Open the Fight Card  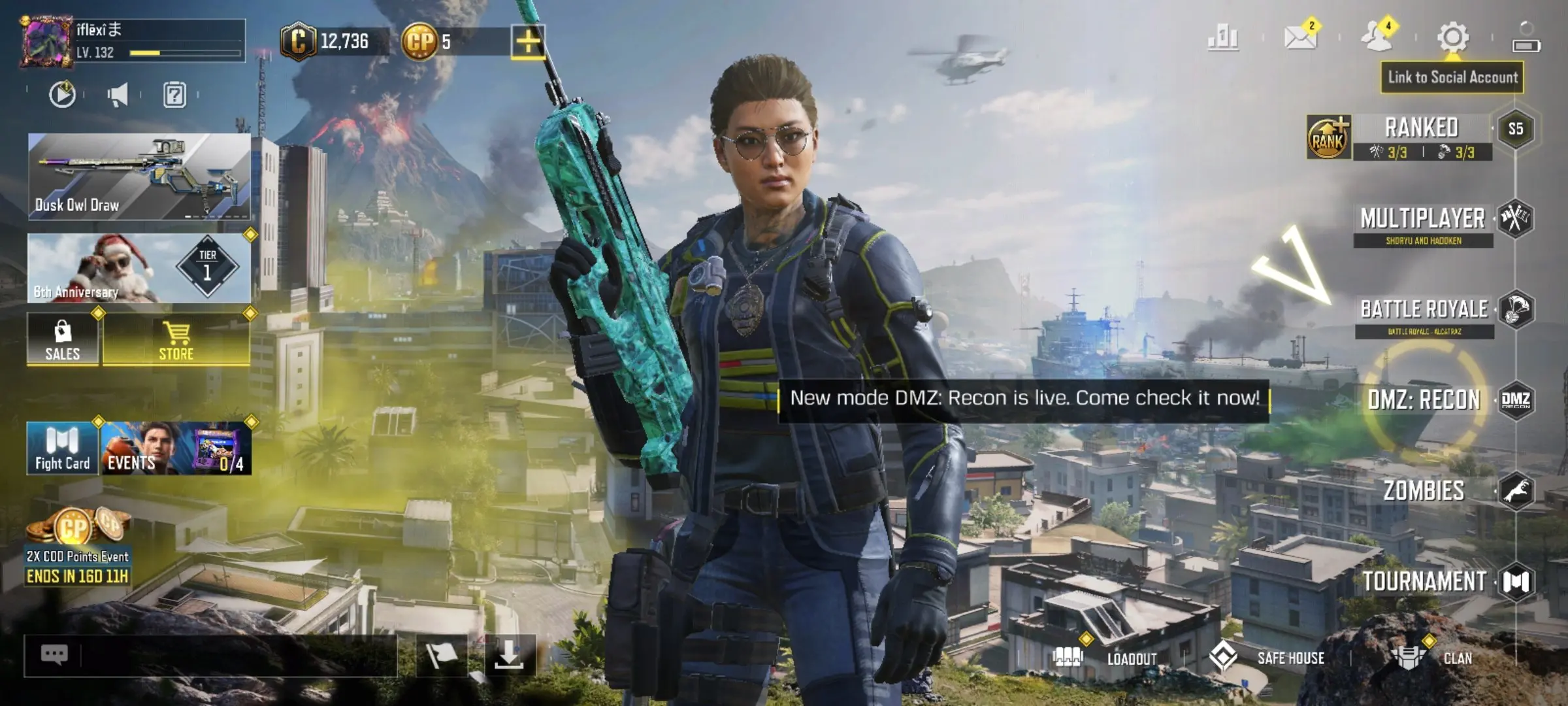pos(63,448)
